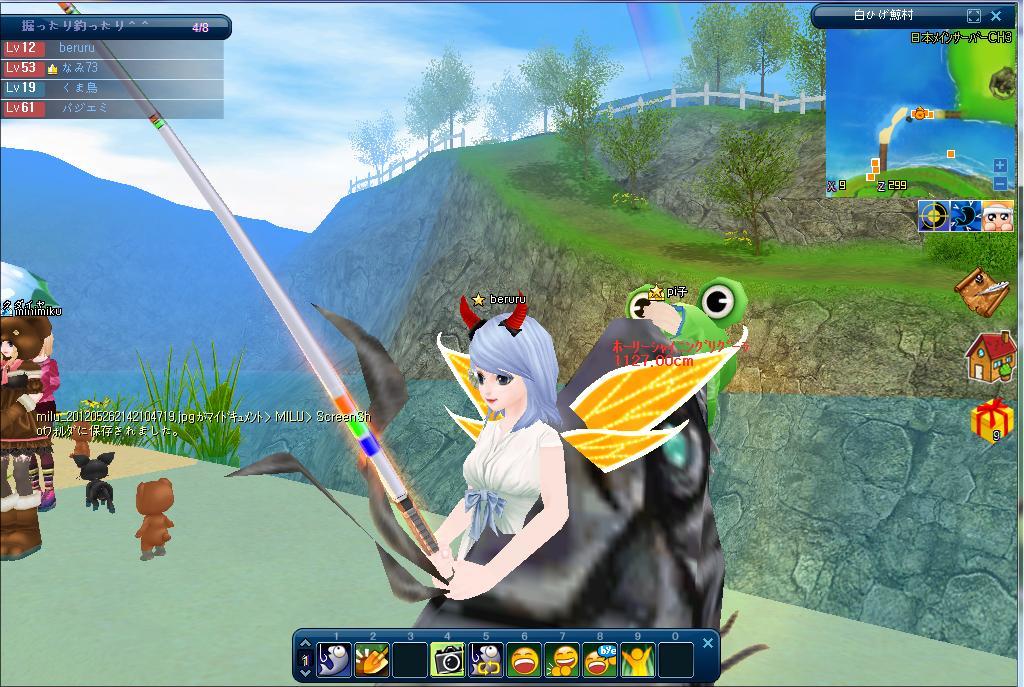
Task: Expand the minimap to full size
Action: [x=974, y=16]
